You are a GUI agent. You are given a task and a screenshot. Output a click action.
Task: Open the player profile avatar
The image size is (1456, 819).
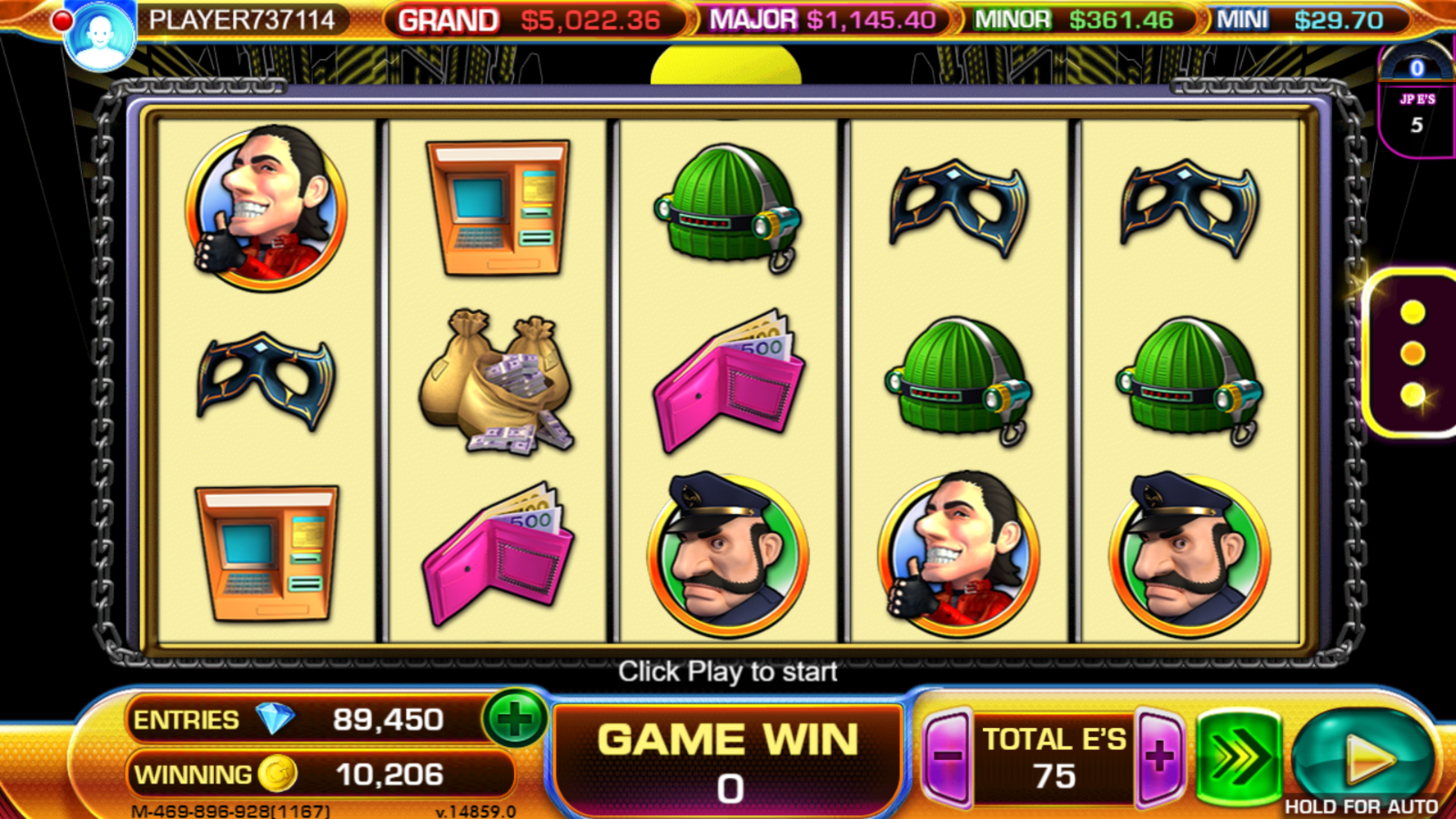(x=99, y=36)
